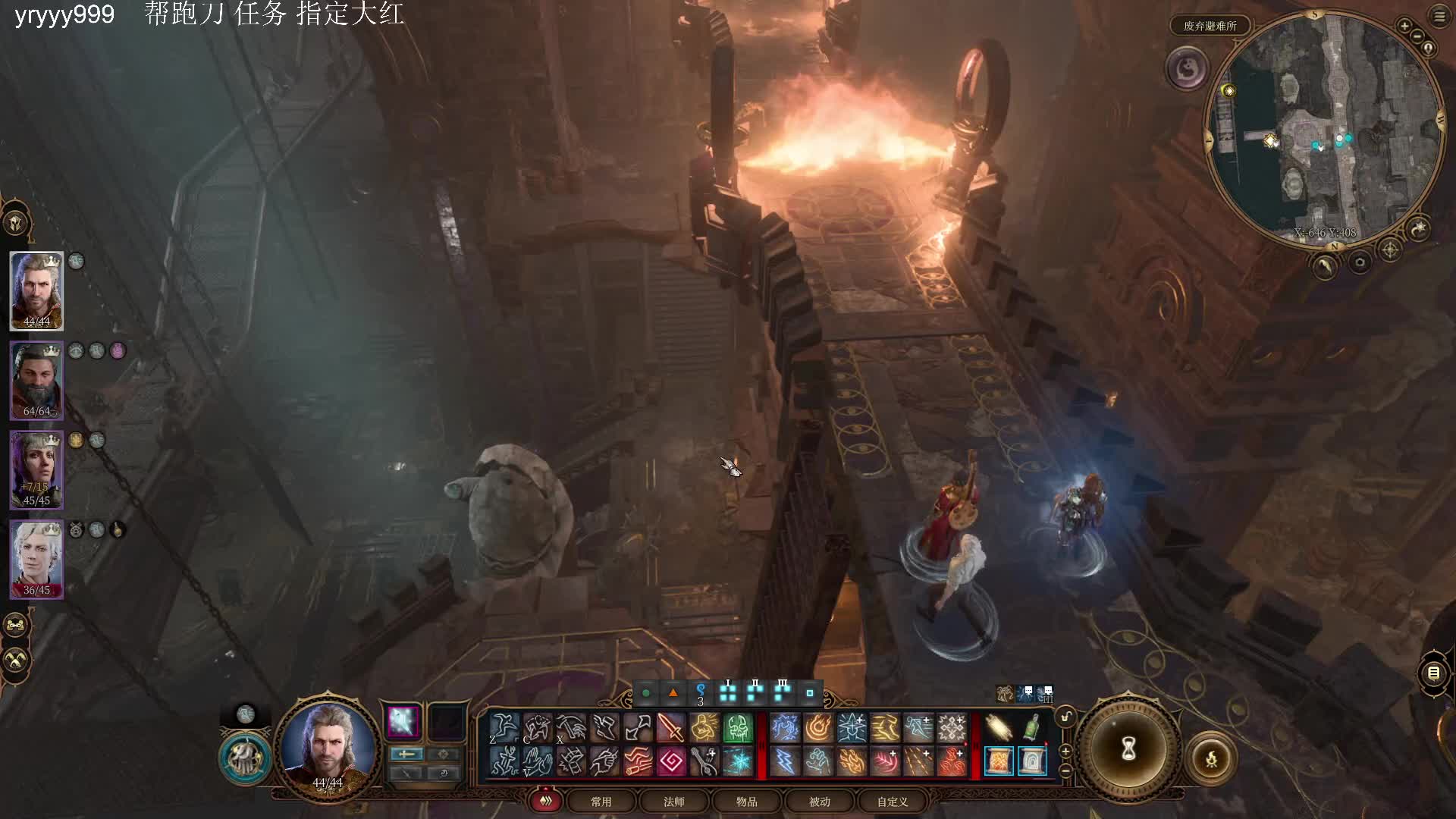Select the bearded party member portrait with 64/64

(x=36, y=379)
